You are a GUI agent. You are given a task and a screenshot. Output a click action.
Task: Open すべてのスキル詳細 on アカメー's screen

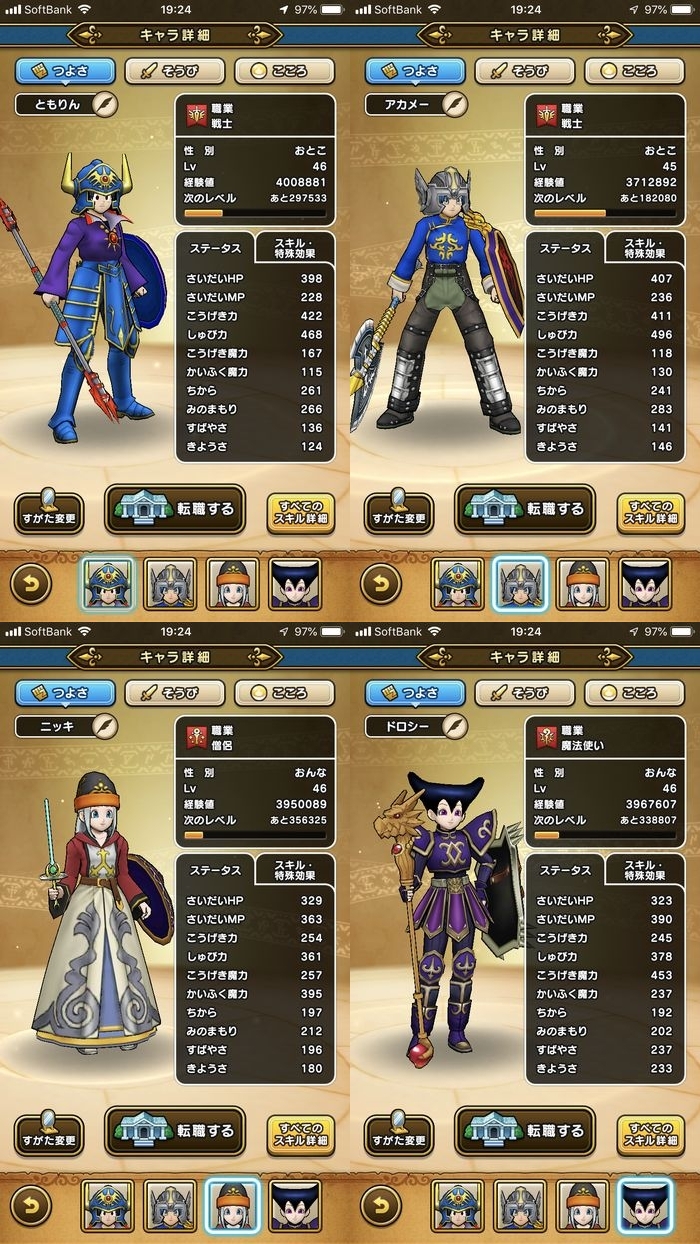pyautogui.click(x=651, y=514)
